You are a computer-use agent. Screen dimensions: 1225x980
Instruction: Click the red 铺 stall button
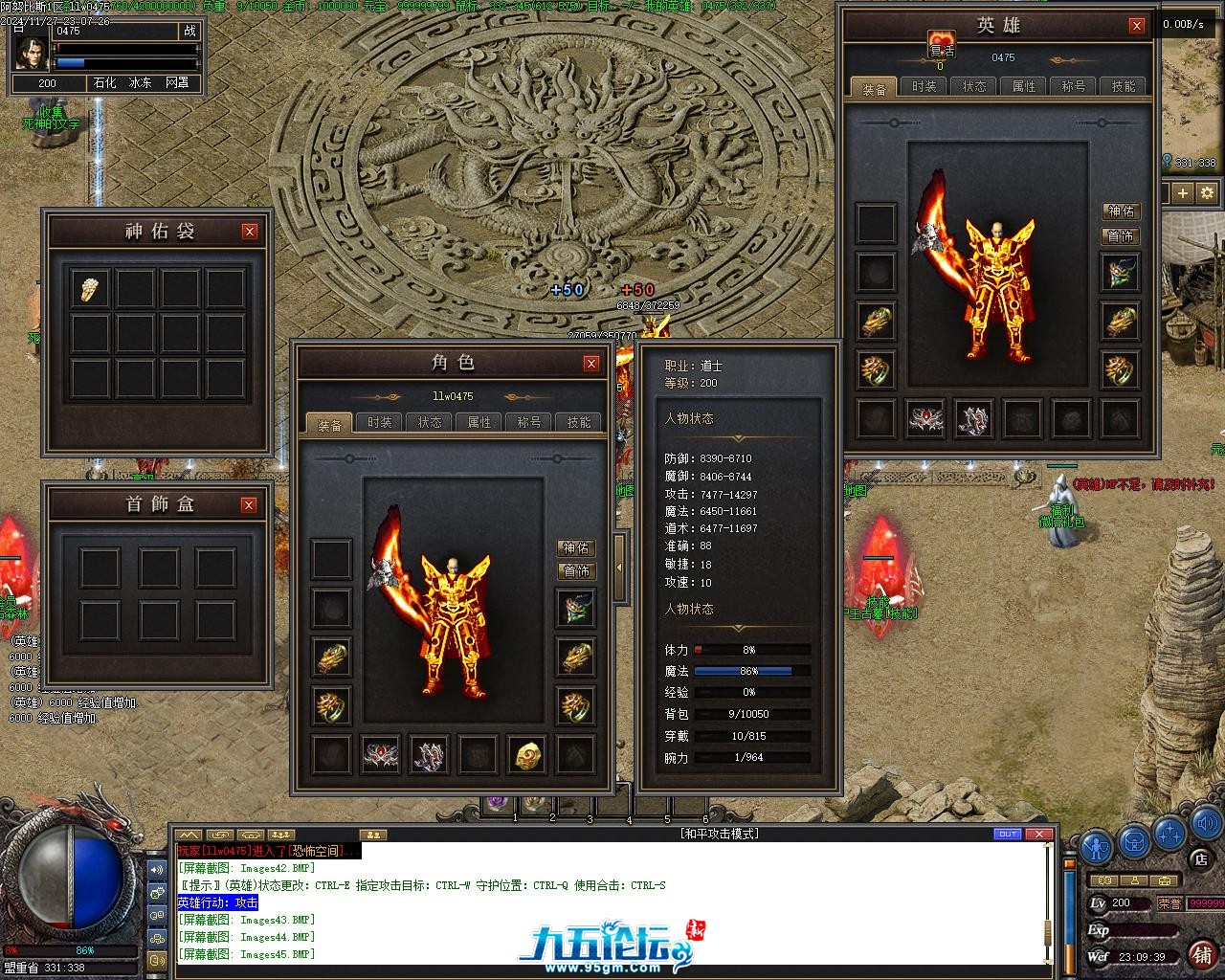coord(1201,954)
